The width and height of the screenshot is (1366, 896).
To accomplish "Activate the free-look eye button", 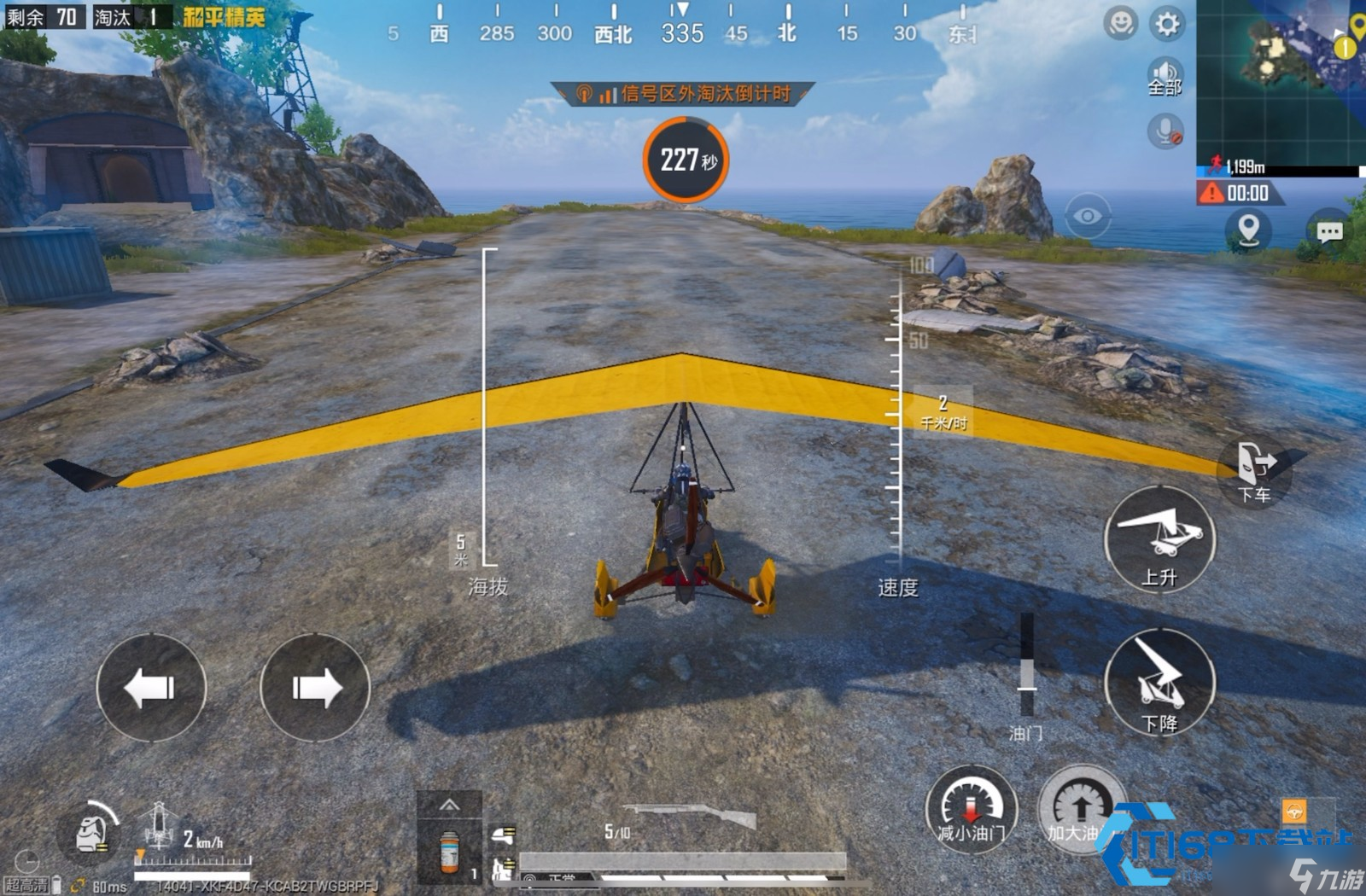I will [1087, 216].
